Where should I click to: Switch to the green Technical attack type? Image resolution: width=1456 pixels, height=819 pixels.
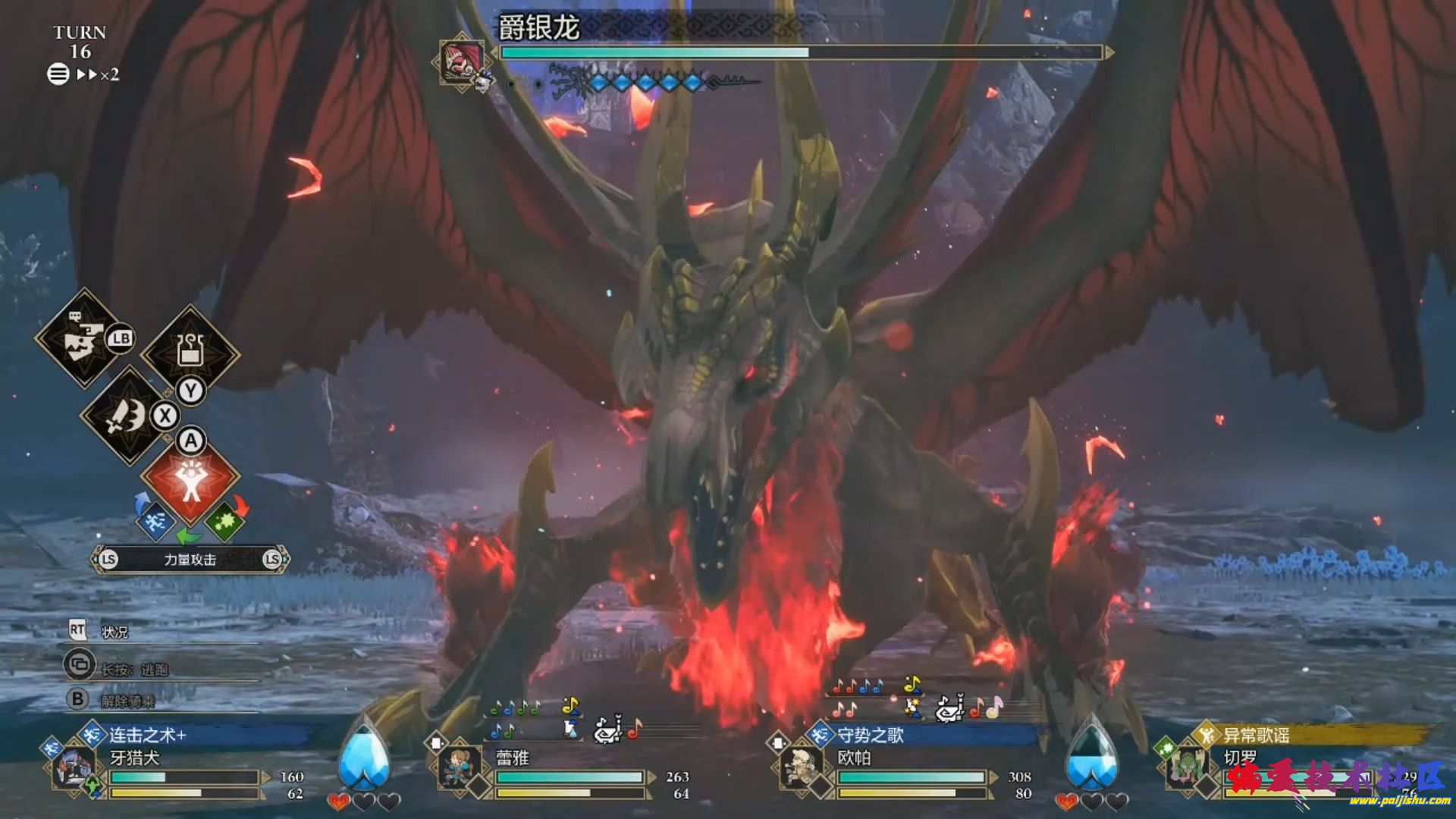click(224, 521)
